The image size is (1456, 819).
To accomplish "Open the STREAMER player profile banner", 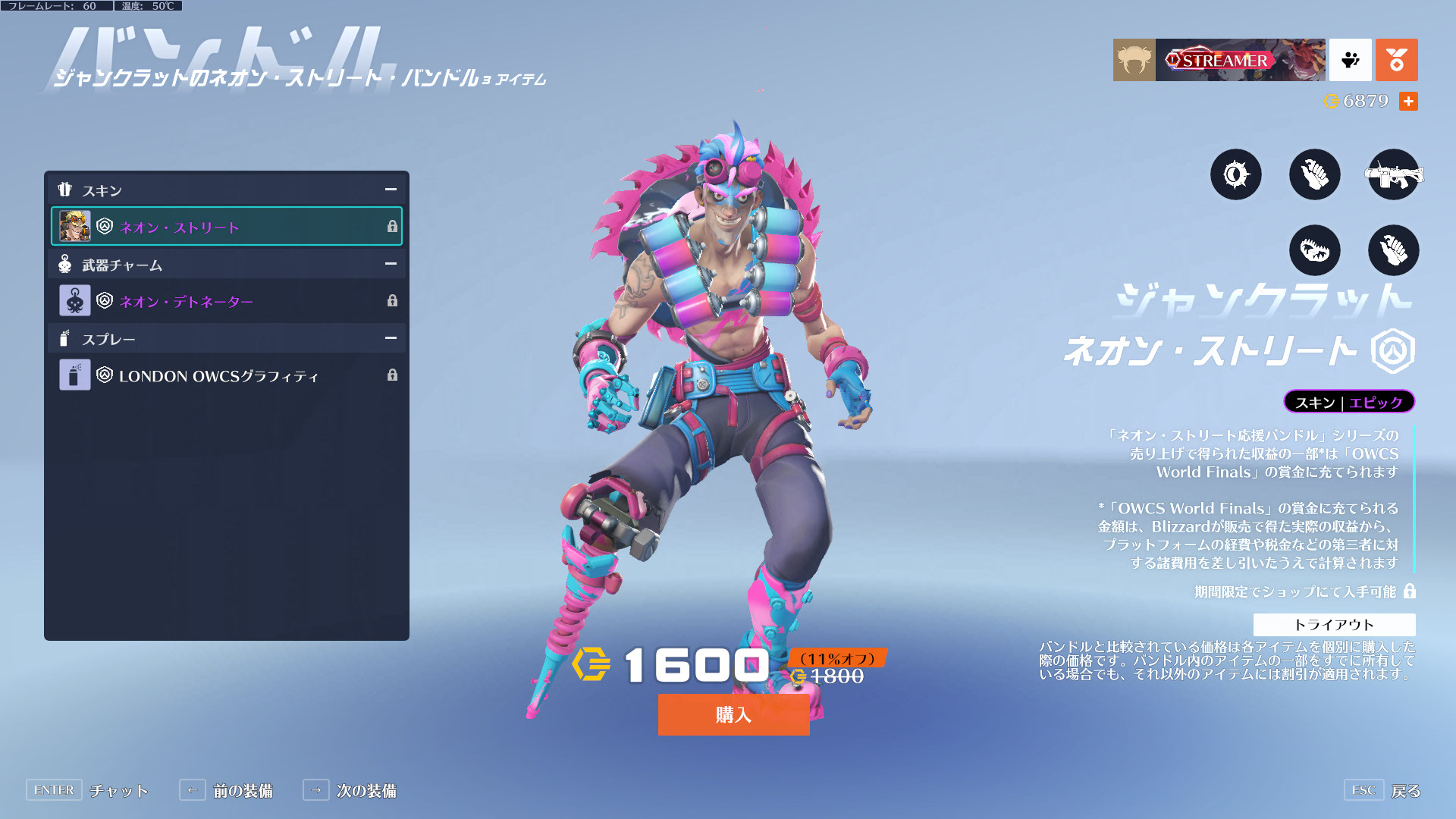I will coord(1239,60).
